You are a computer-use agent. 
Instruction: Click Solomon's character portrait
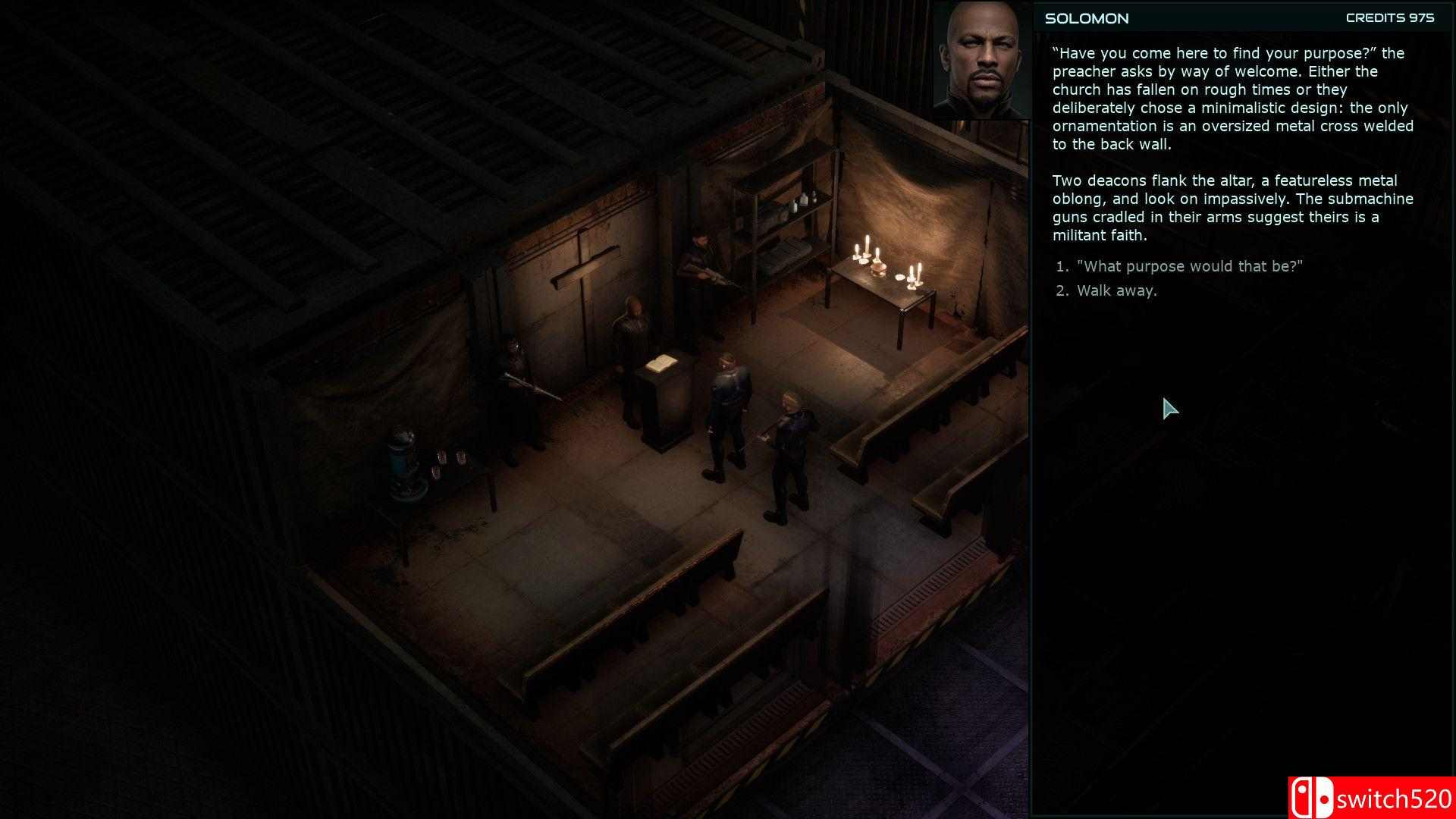[981, 61]
